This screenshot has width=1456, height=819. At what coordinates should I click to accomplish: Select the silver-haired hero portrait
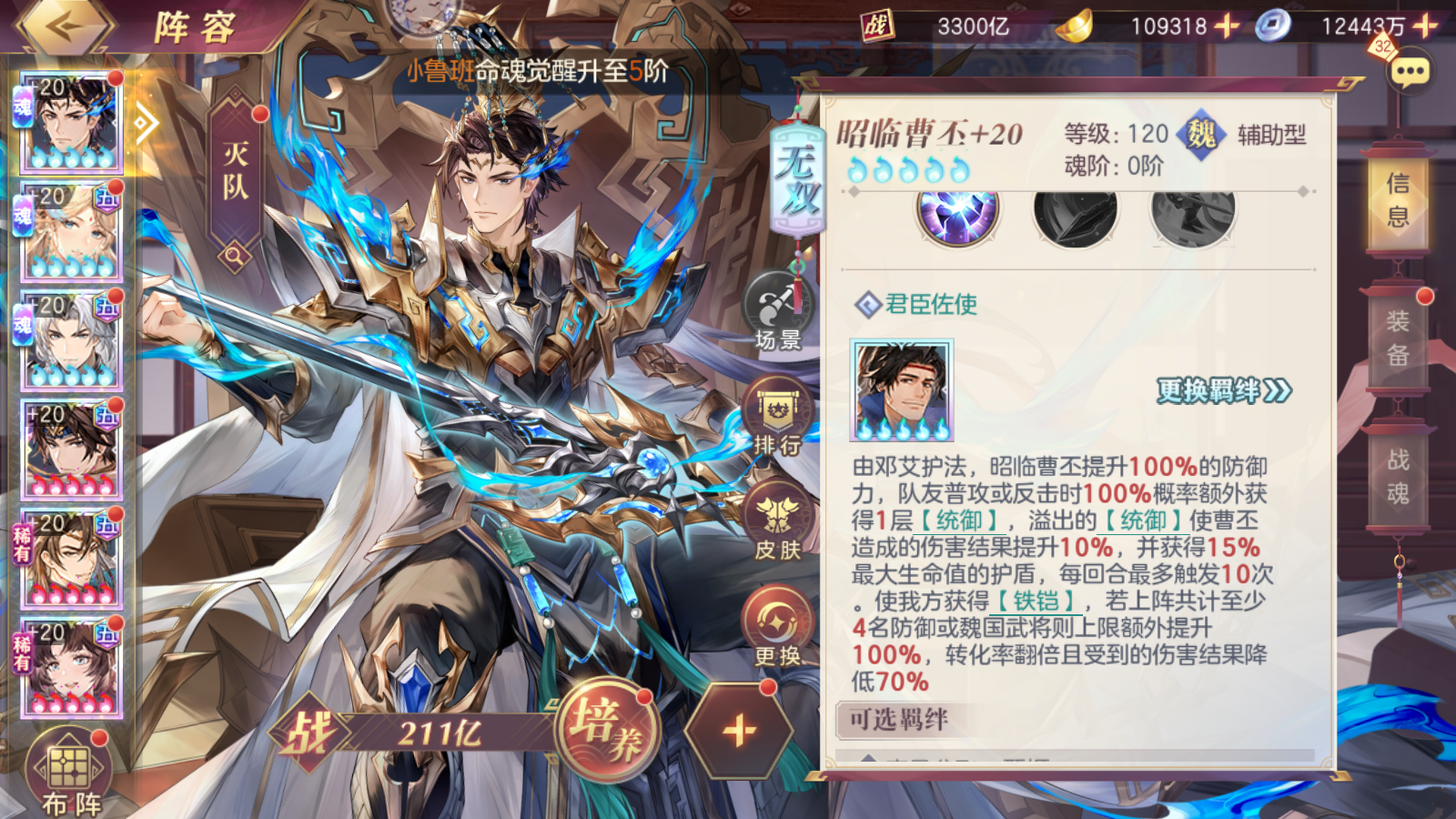(x=71, y=341)
